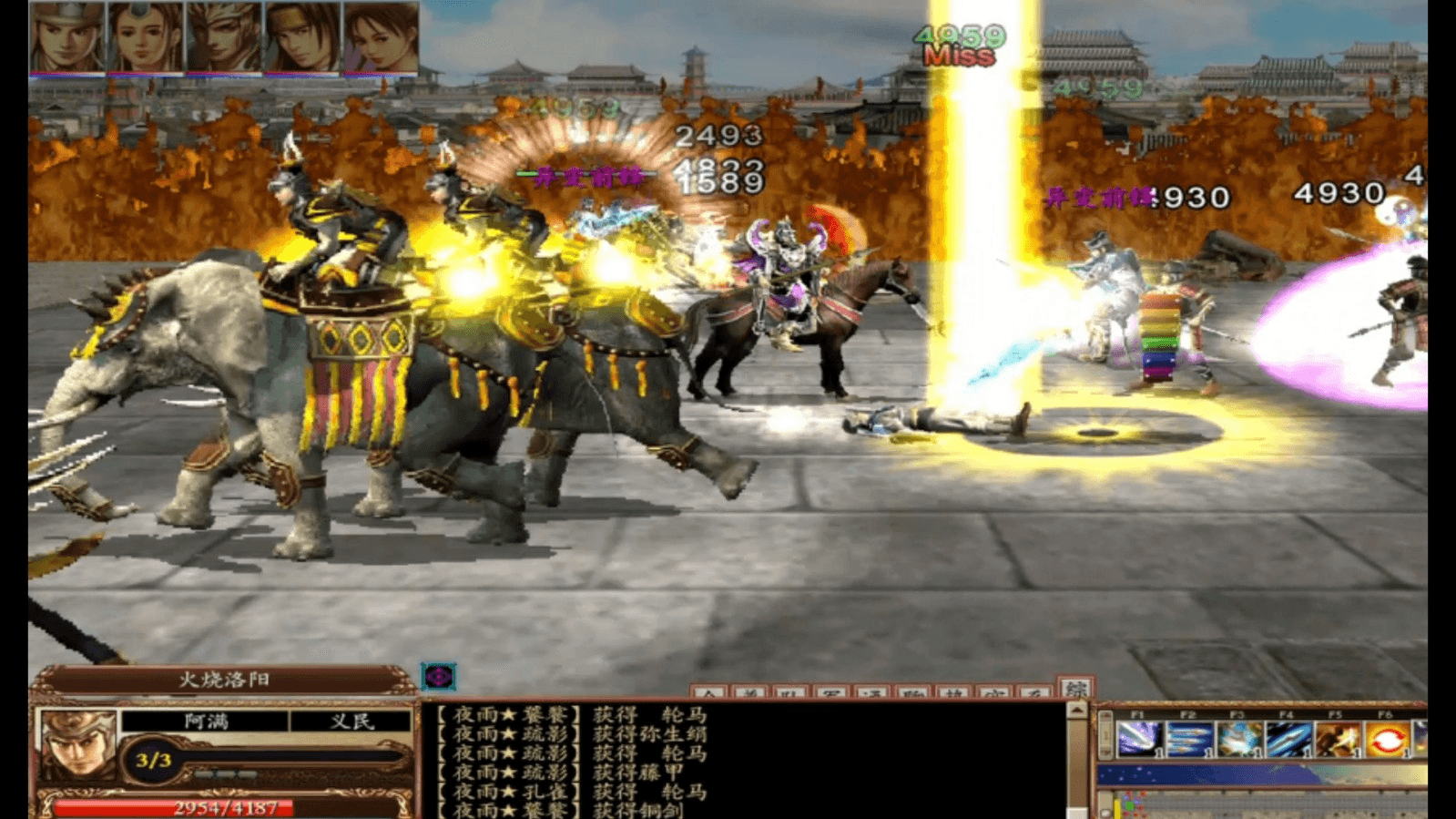Activate the F3 ice burst skill

click(x=1237, y=739)
